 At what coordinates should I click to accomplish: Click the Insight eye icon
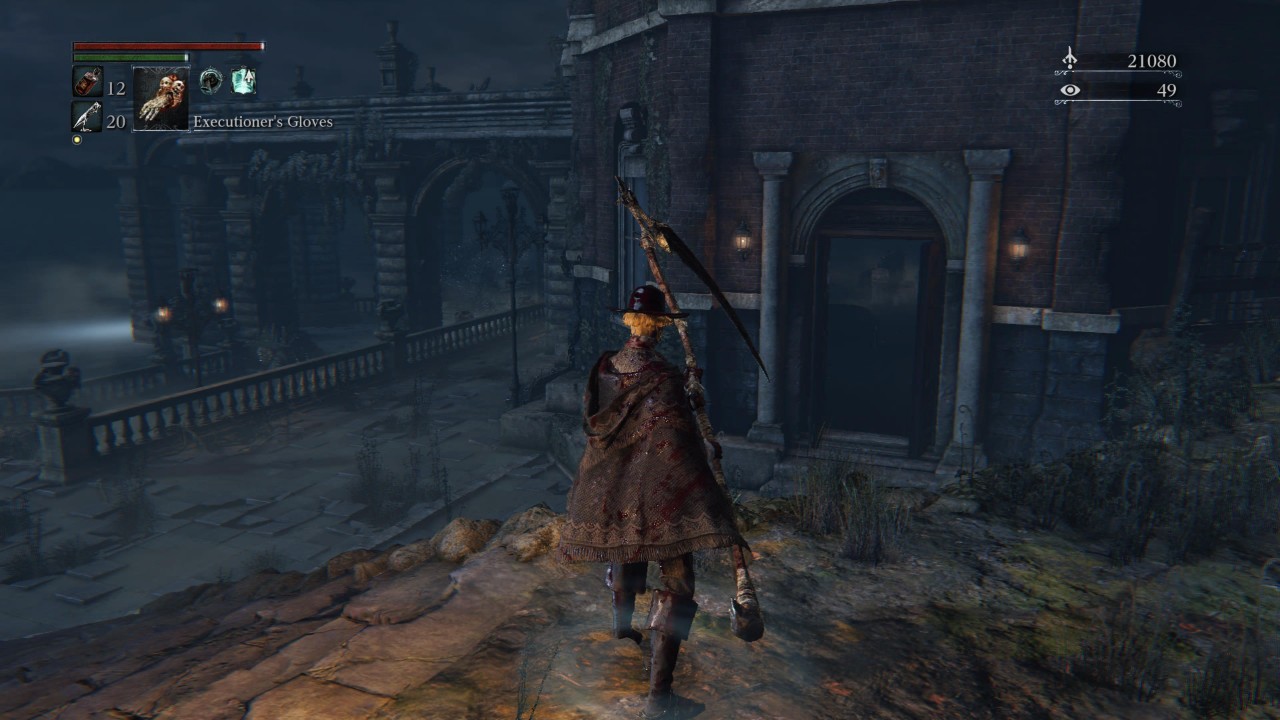(1070, 90)
